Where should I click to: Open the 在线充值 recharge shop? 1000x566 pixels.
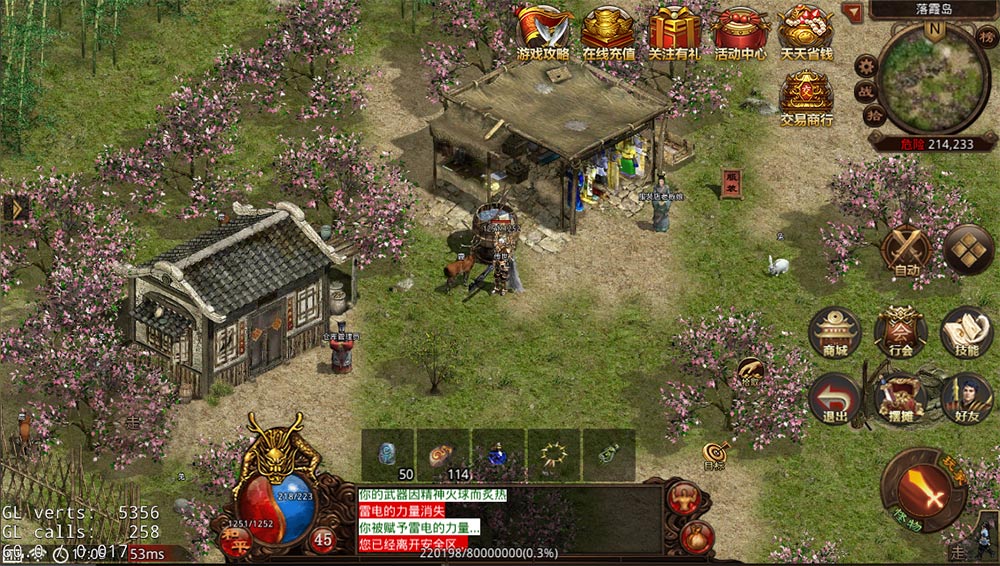(x=608, y=32)
